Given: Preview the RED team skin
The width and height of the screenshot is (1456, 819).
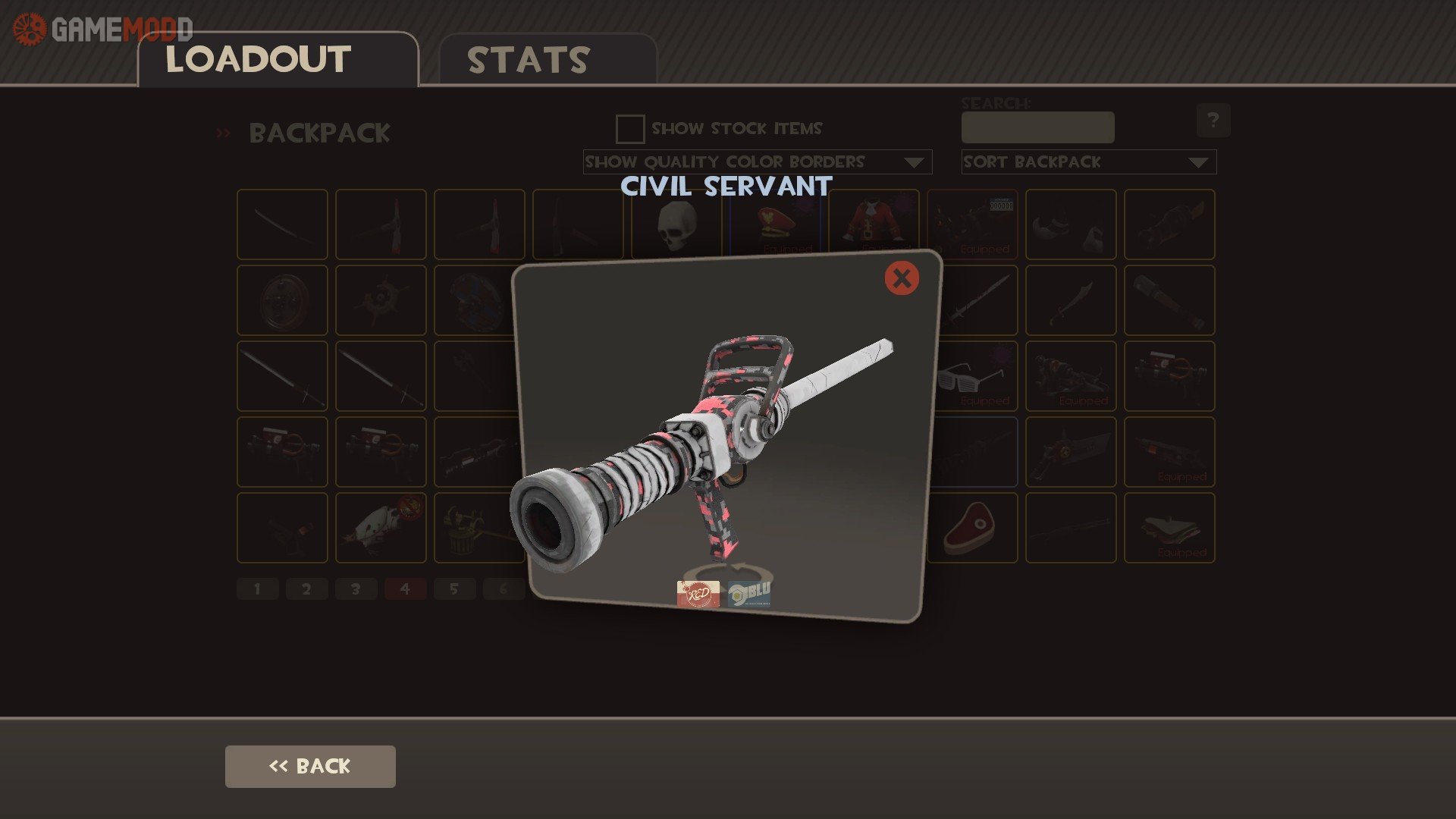Looking at the screenshot, I should pos(698,593).
